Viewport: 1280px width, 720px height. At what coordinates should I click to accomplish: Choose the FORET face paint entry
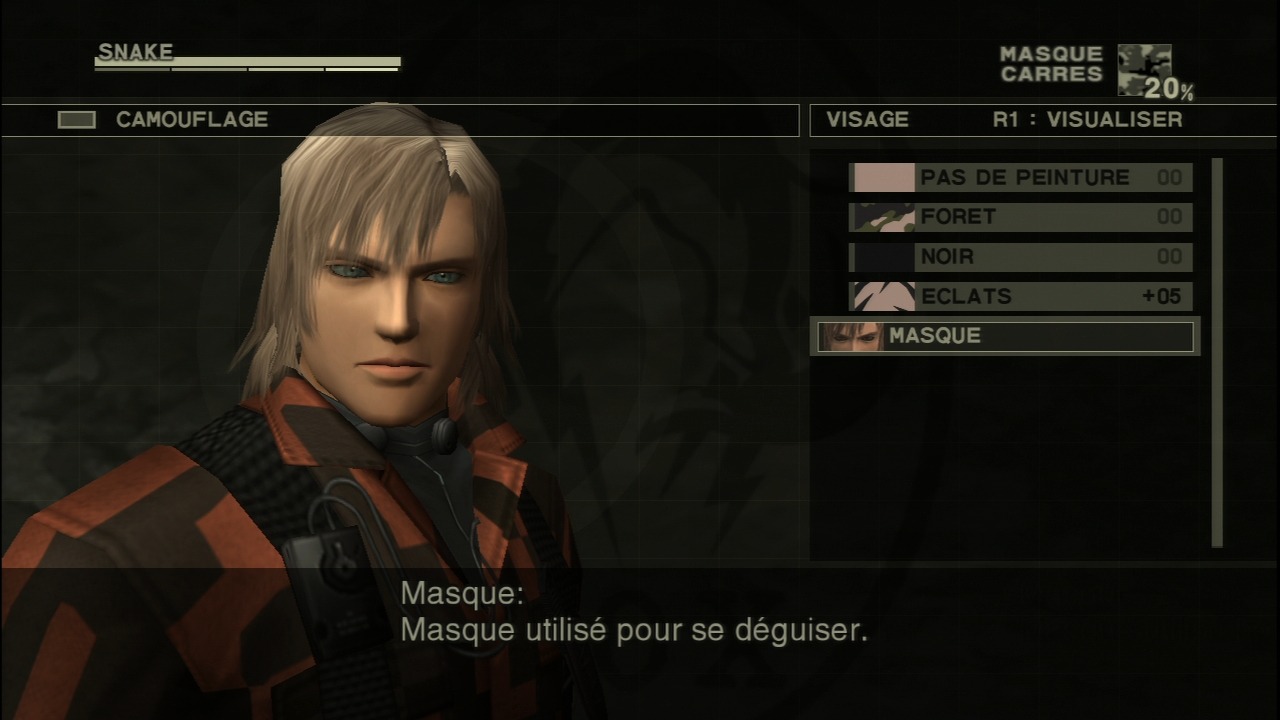coord(1020,217)
